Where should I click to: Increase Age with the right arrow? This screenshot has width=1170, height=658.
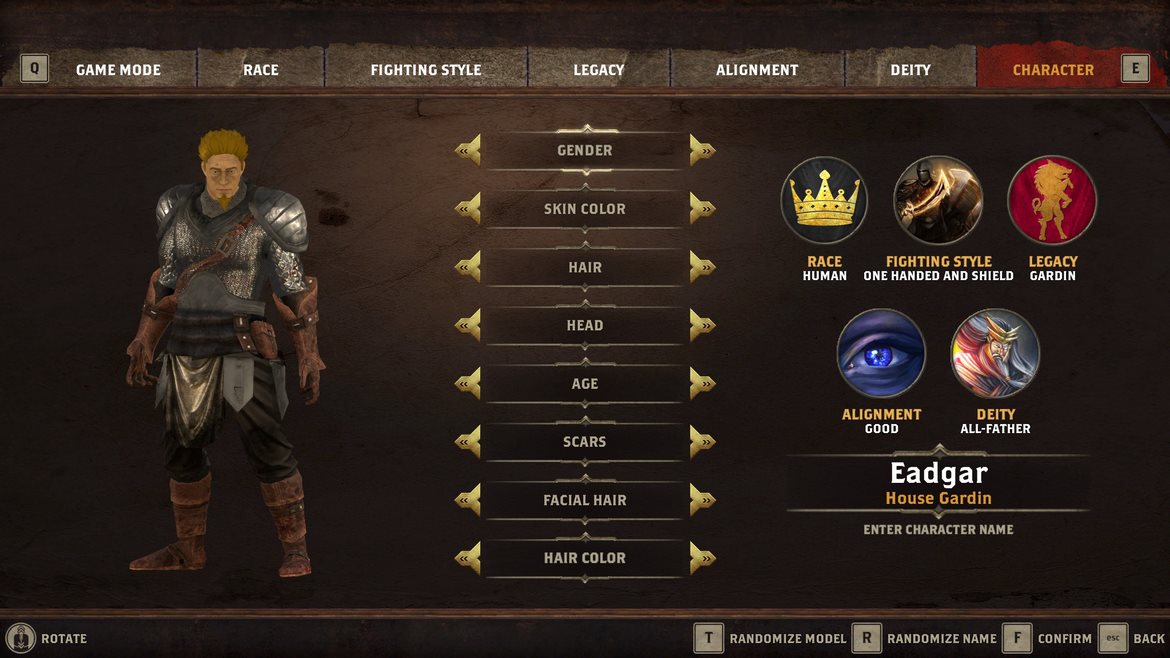click(x=702, y=384)
